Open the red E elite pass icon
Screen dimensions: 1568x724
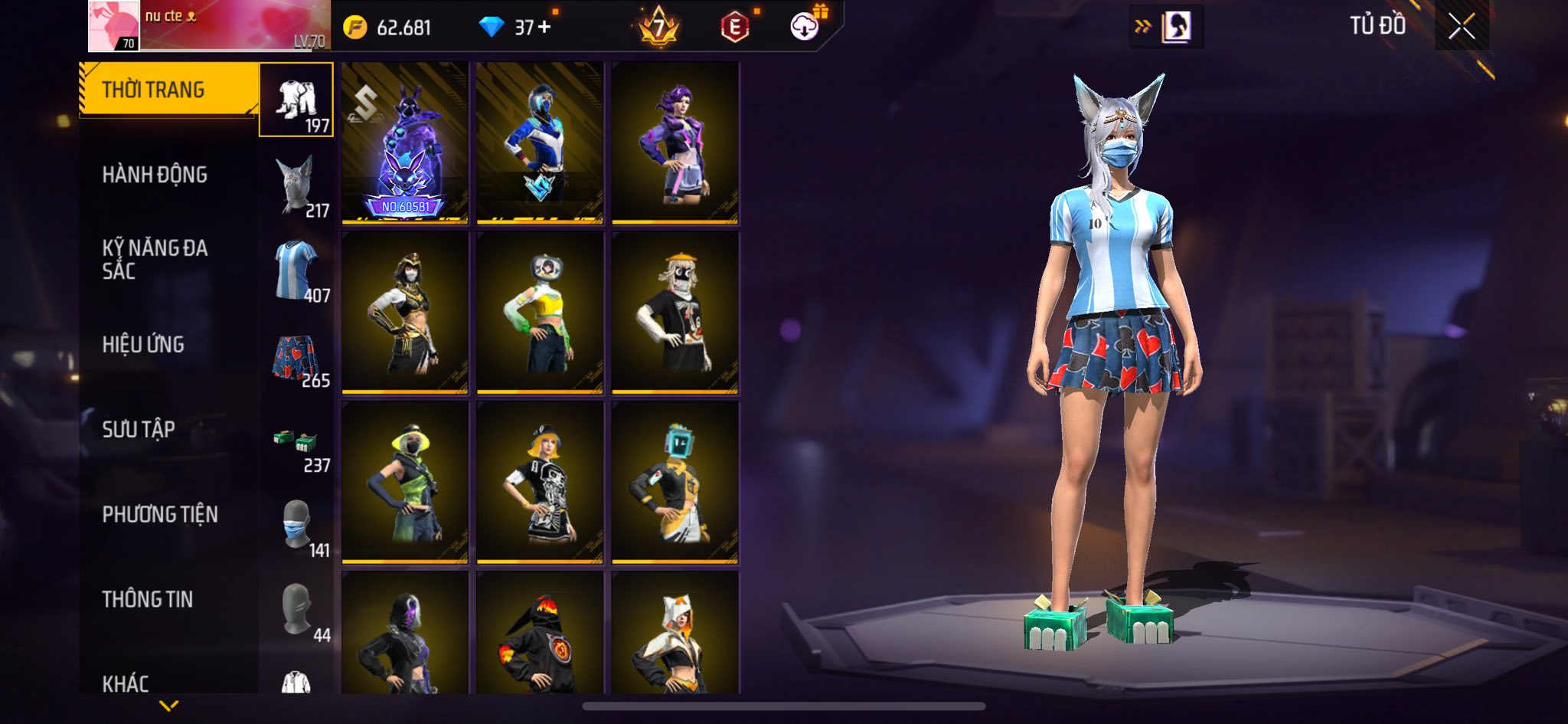tap(734, 28)
